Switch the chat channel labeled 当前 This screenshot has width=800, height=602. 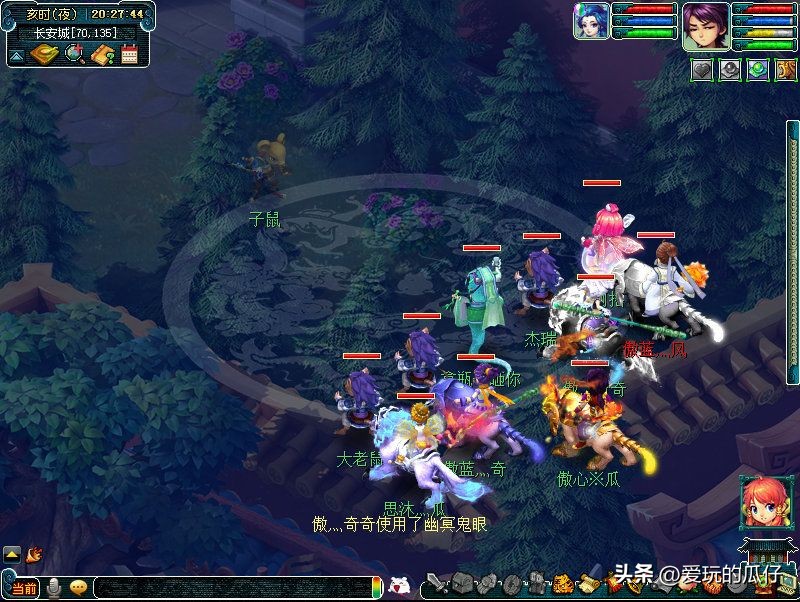[x=23, y=588]
